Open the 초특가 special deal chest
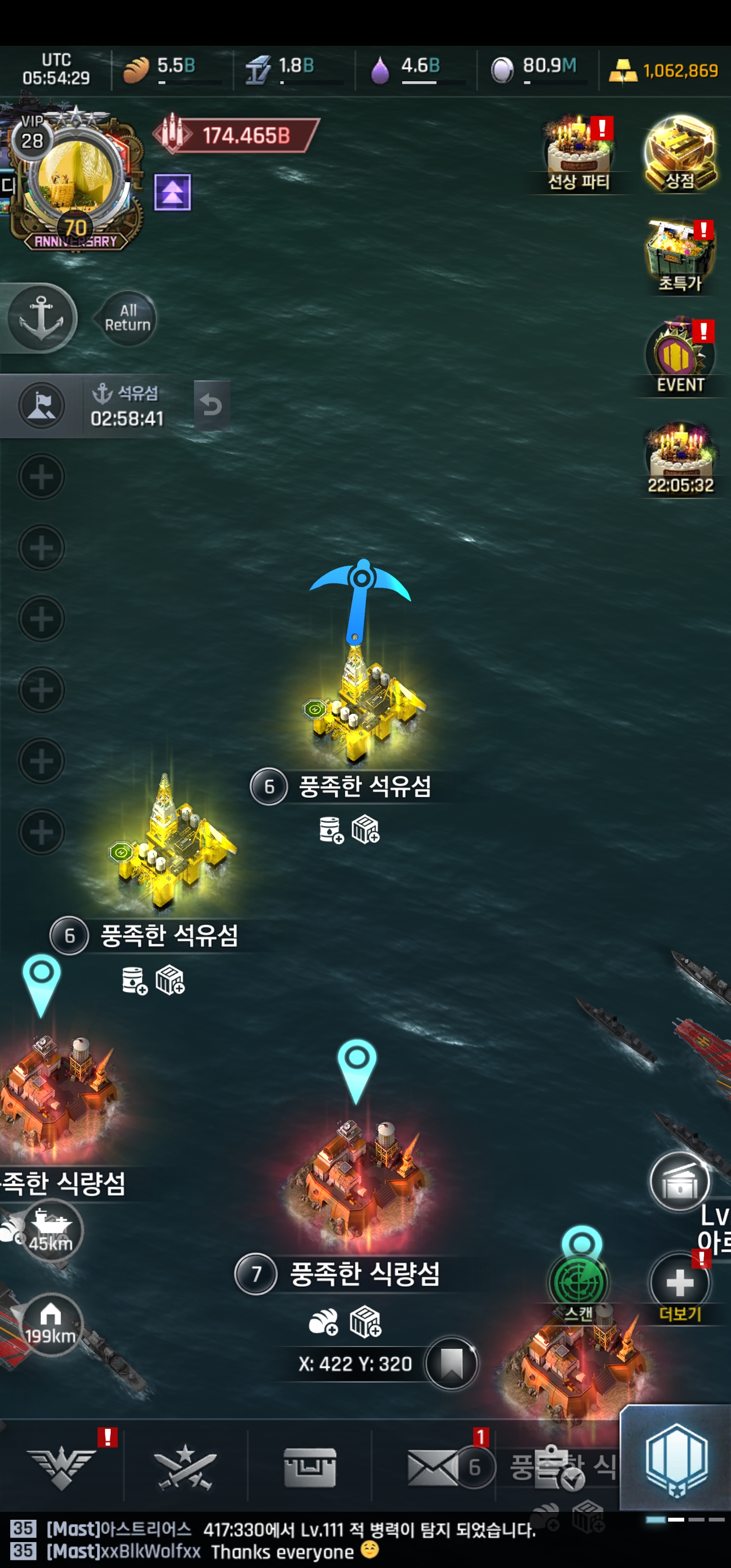This screenshot has height=1568, width=731. click(x=680, y=255)
